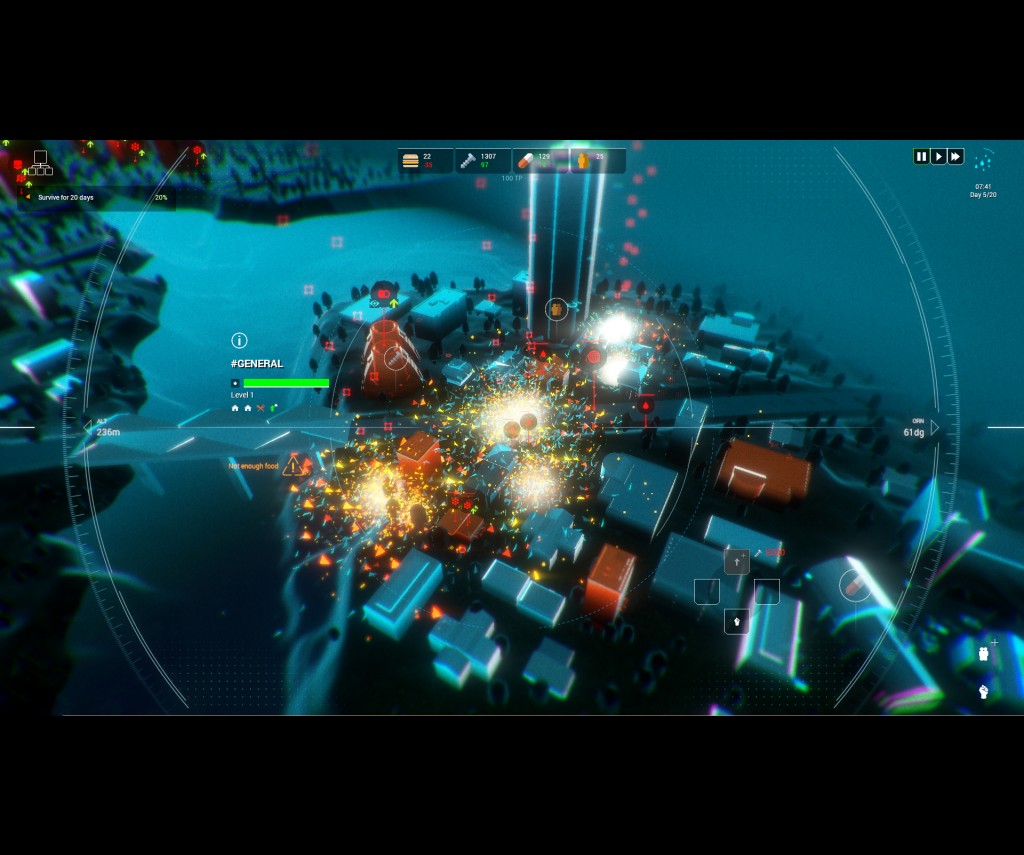Pause the game simulation
The width and height of the screenshot is (1024, 855).
pyautogui.click(x=921, y=156)
